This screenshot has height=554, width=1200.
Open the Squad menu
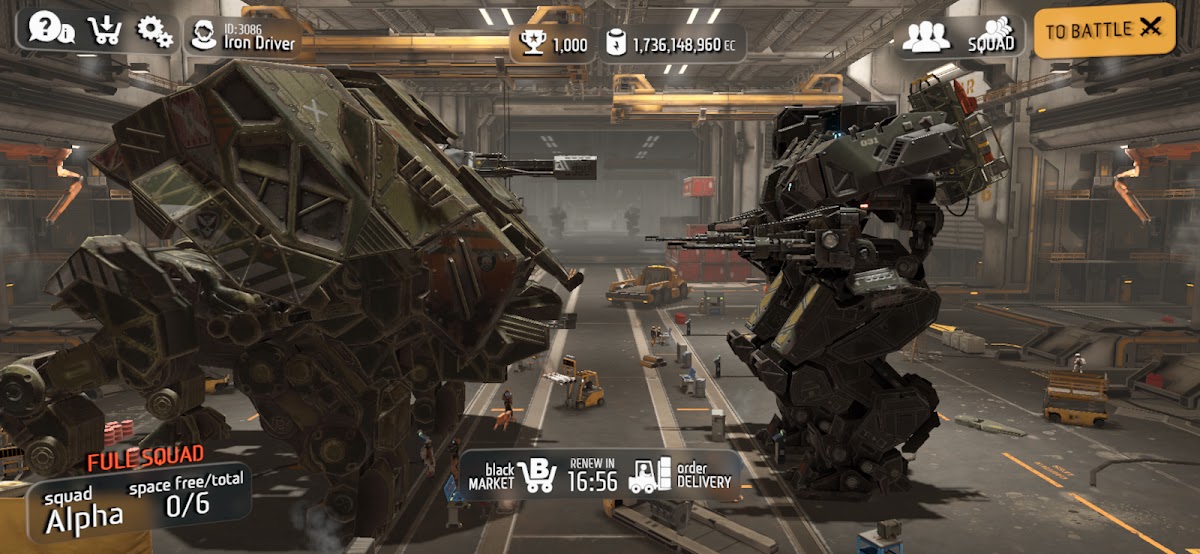coord(960,37)
